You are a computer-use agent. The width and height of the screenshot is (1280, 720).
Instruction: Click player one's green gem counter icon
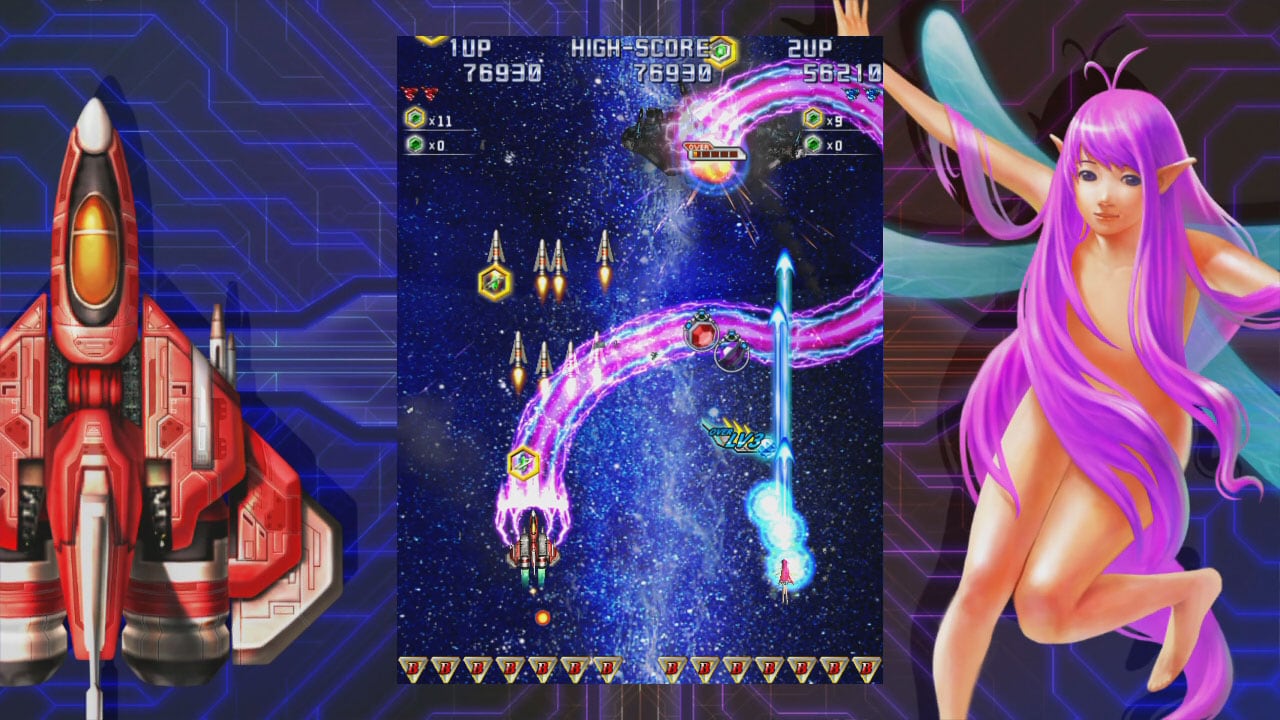[x=414, y=145]
